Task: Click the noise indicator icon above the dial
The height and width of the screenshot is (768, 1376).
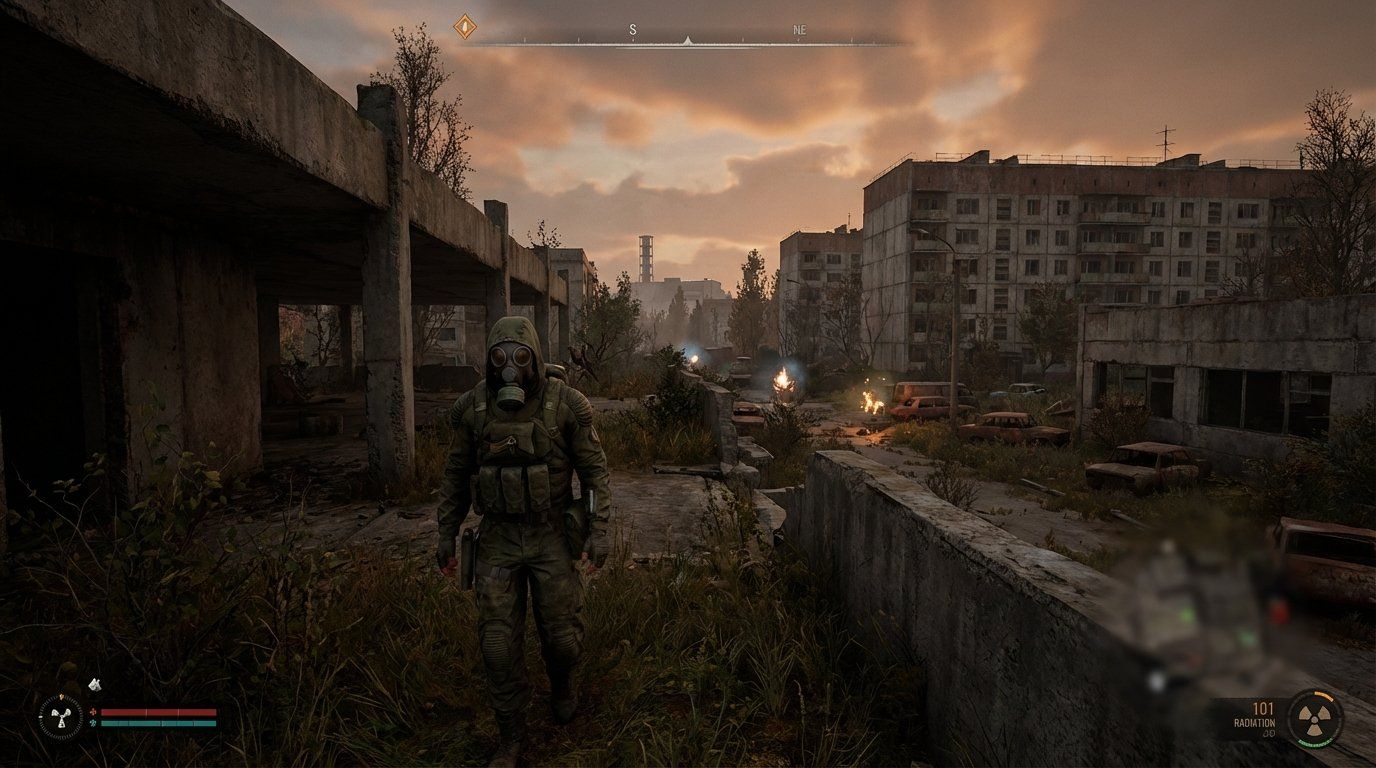Action: [95, 684]
